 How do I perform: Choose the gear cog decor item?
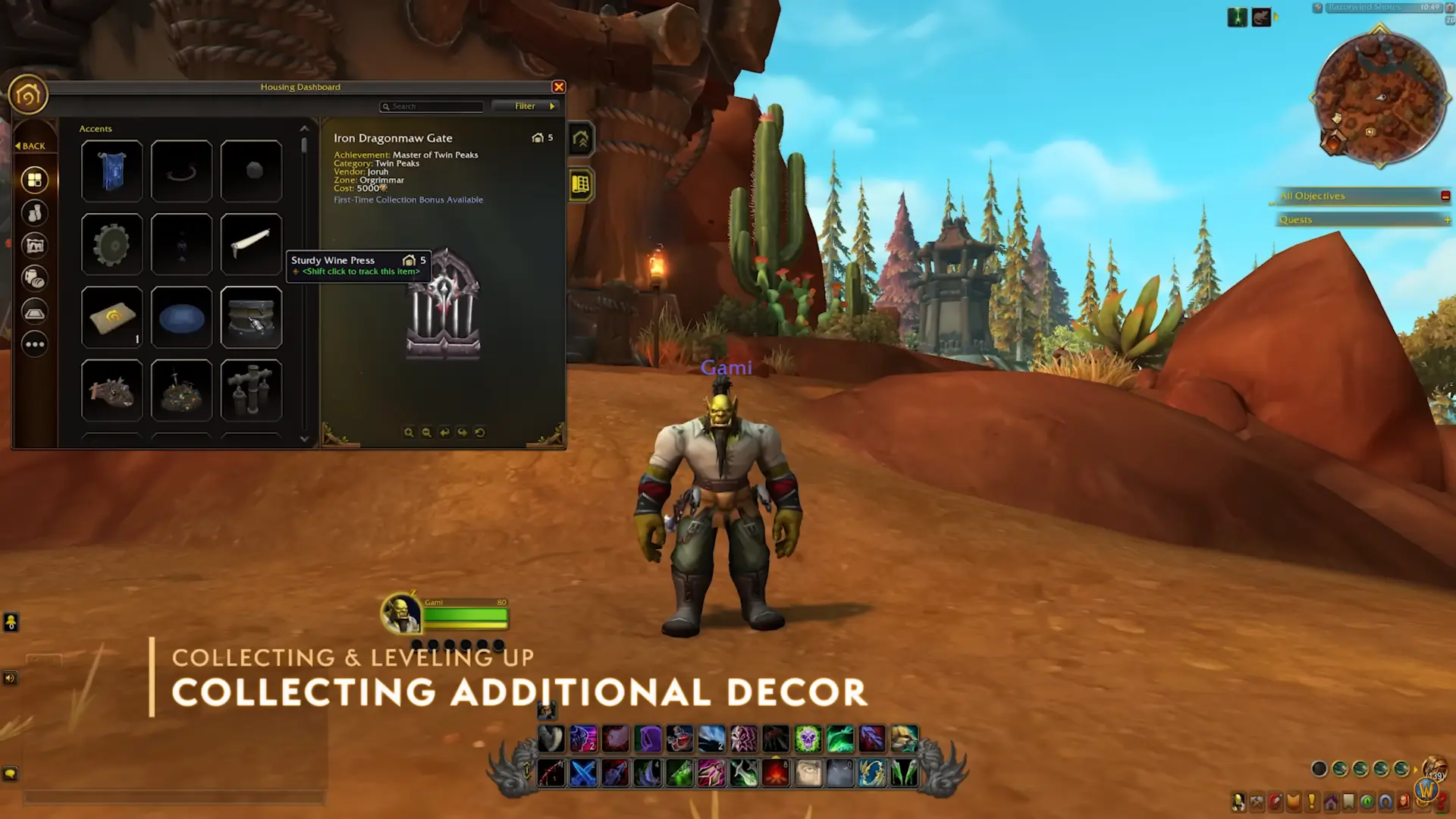click(111, 244)
